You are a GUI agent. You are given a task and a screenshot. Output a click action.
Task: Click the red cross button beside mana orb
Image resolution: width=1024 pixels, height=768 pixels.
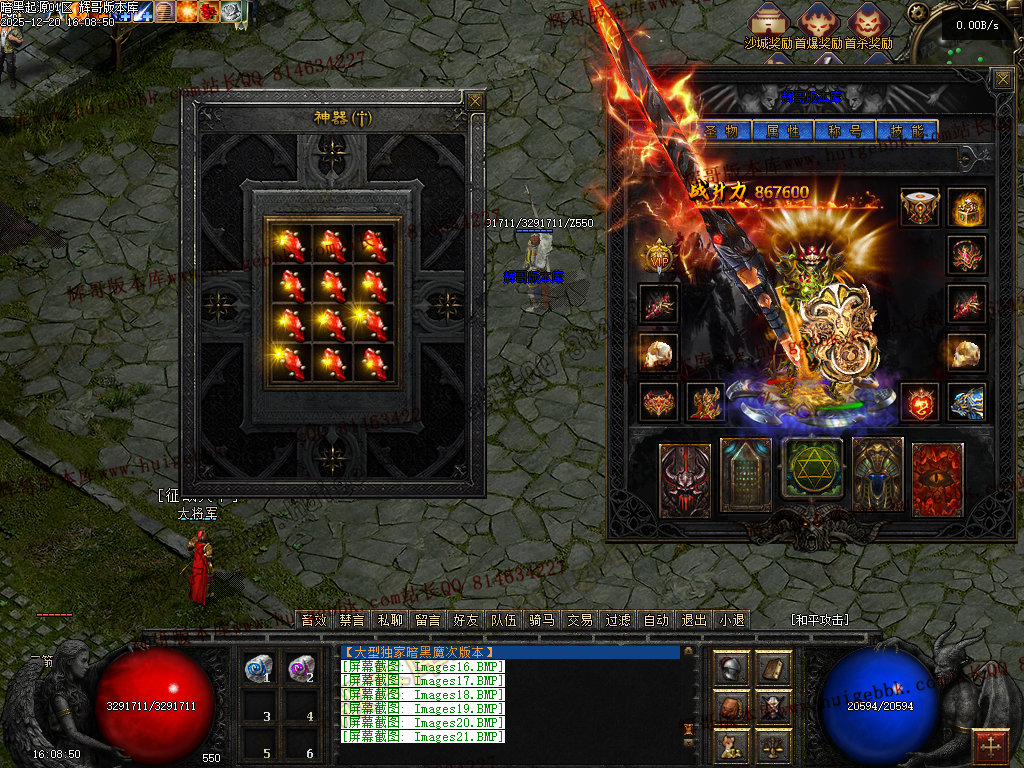991,745
